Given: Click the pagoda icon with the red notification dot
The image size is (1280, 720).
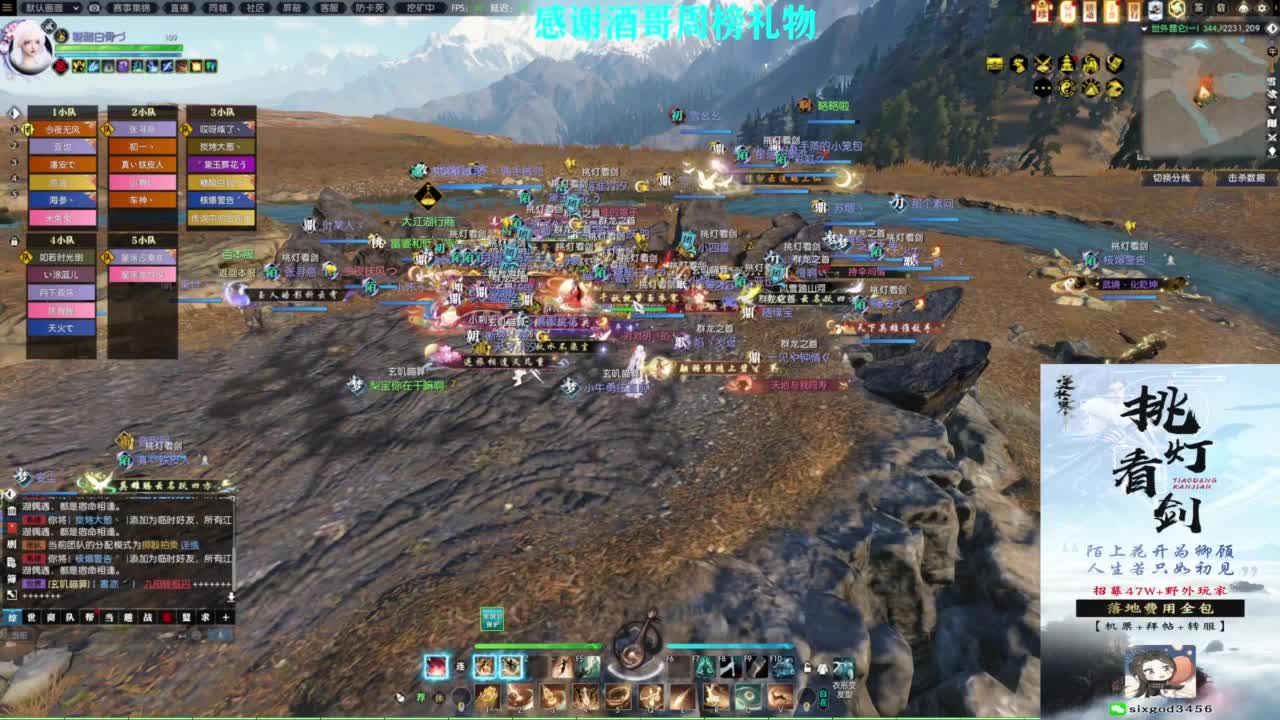Looking at the screenshot, I should click(x=1066, y=65).
